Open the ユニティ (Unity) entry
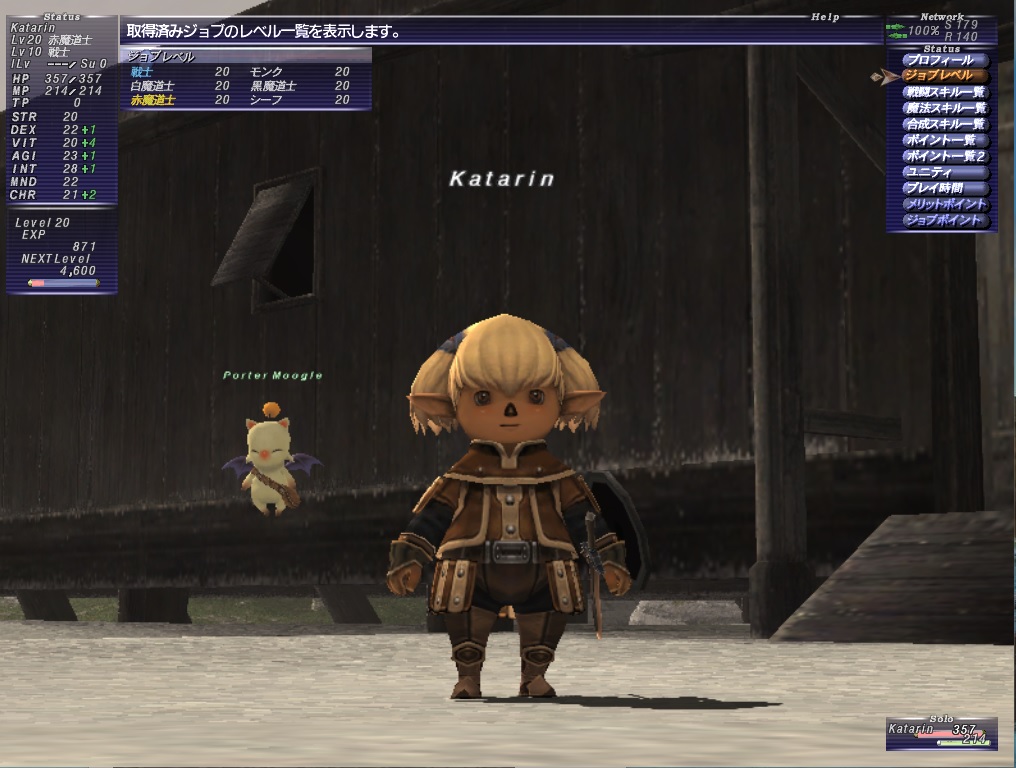This screenshot has height=768, width=1016. (944, 172)
